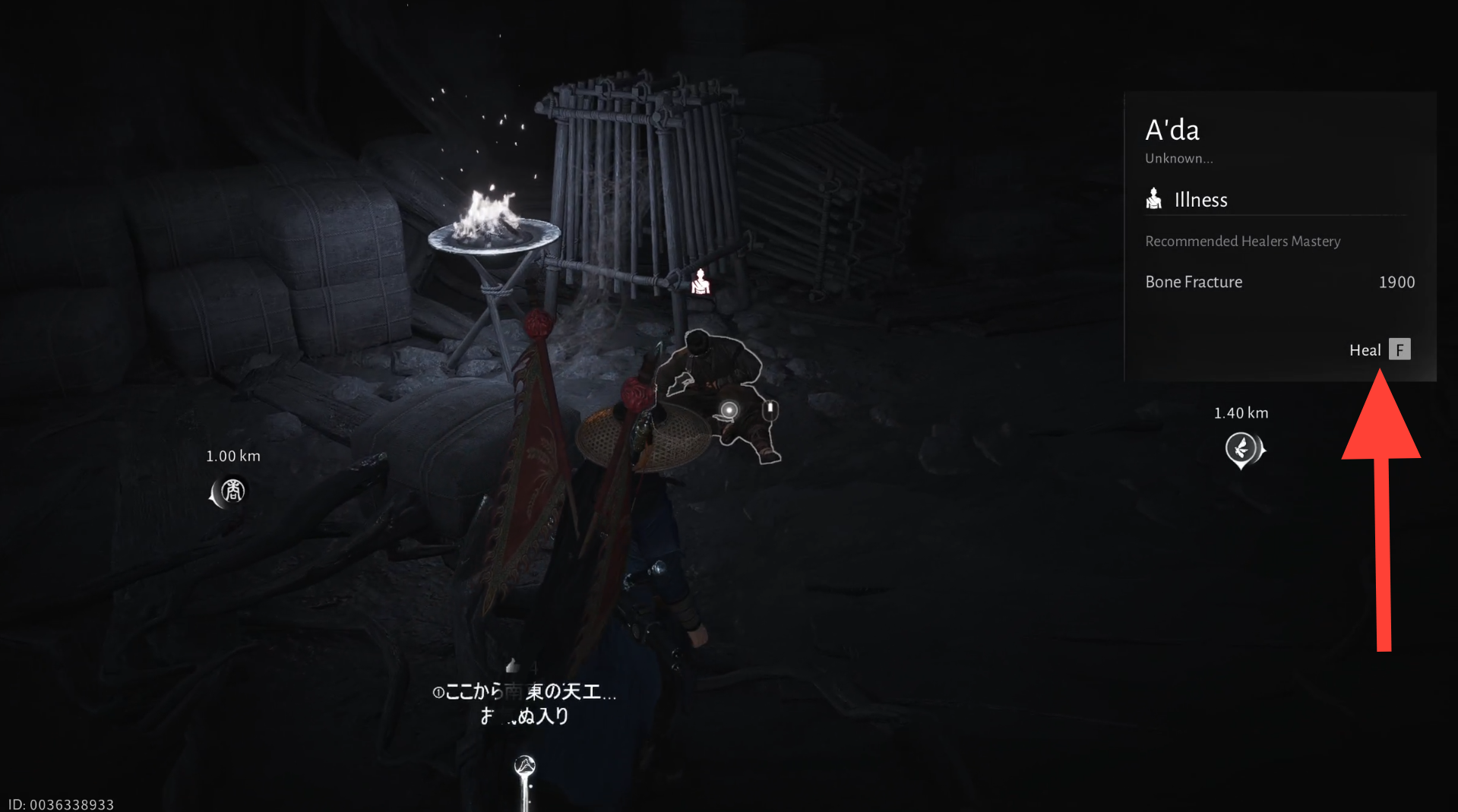
Task: Click the waypoint marker showing 1.40 km
Action: pyautogui.click(x=1241, y=449)
